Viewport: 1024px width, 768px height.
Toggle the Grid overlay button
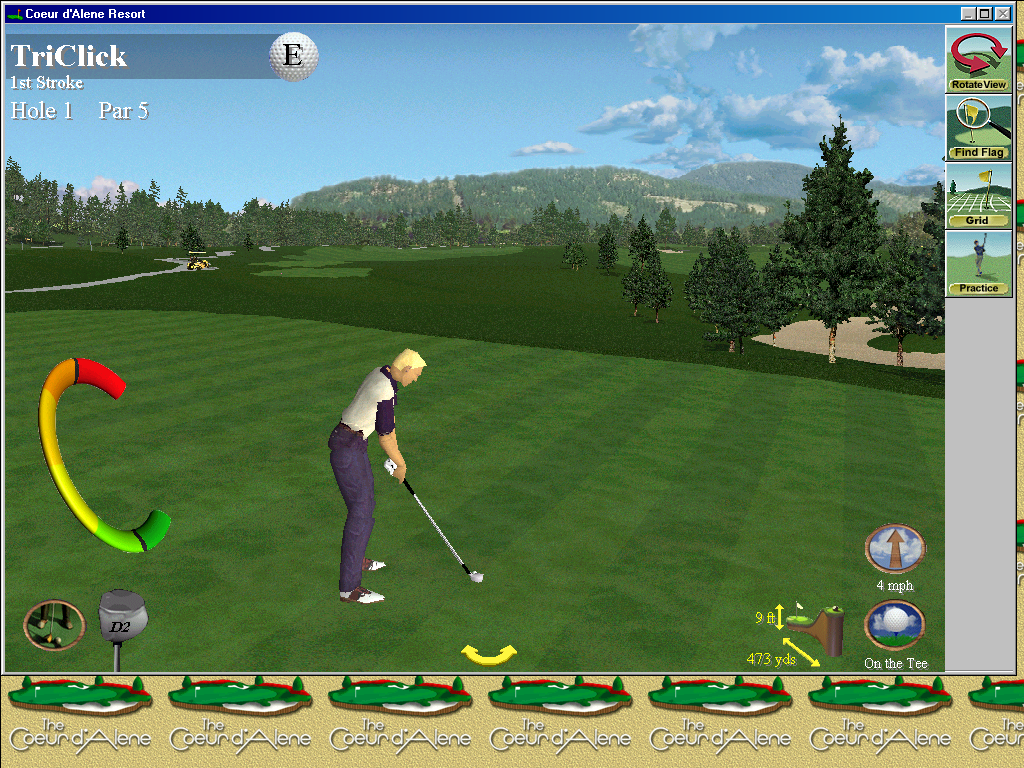(x=978, y=195)
